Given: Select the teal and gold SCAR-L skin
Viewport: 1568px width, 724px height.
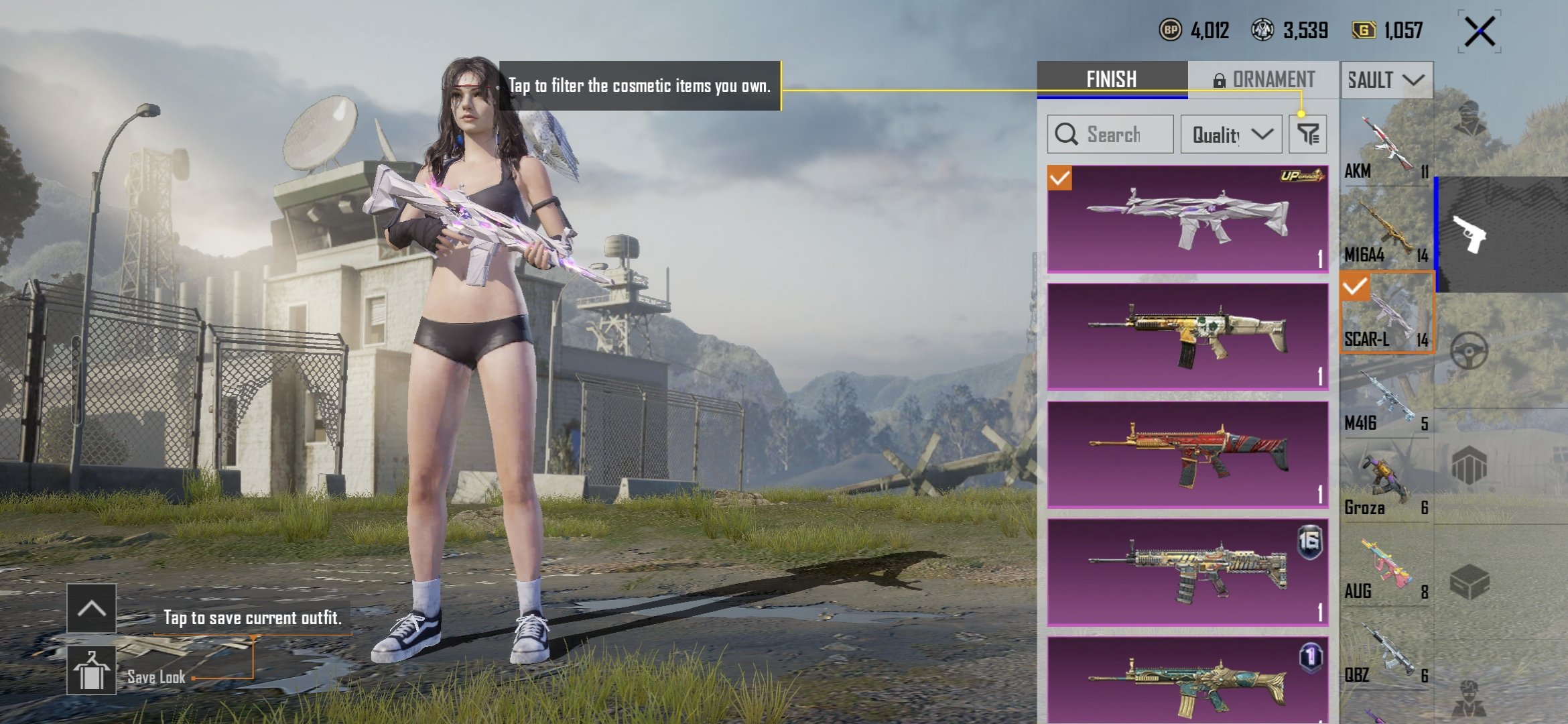Looking at the screenshot, I should [x=1187, y=680].
